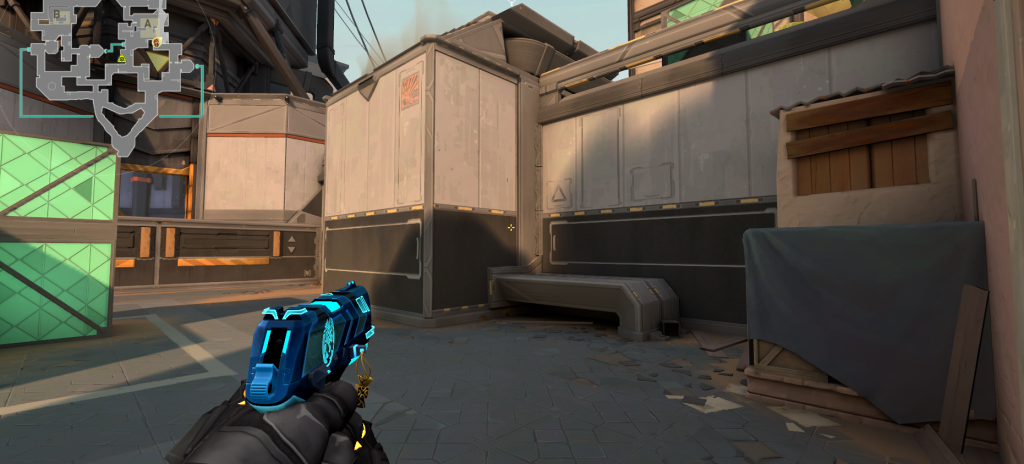Select the A site marker on minimap

(x=148, y=21)
